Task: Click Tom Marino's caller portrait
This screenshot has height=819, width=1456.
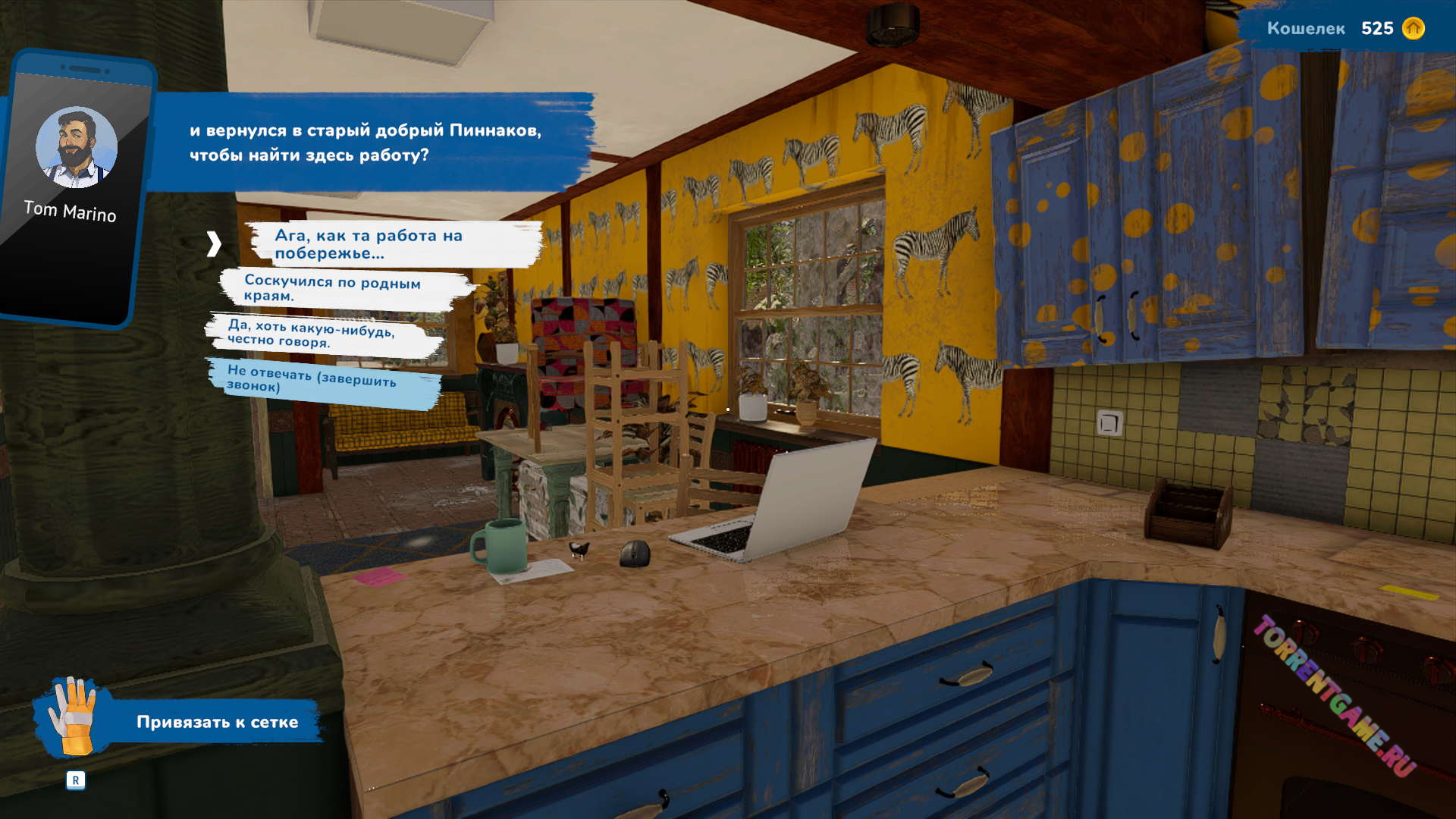Action: [76, 148]
